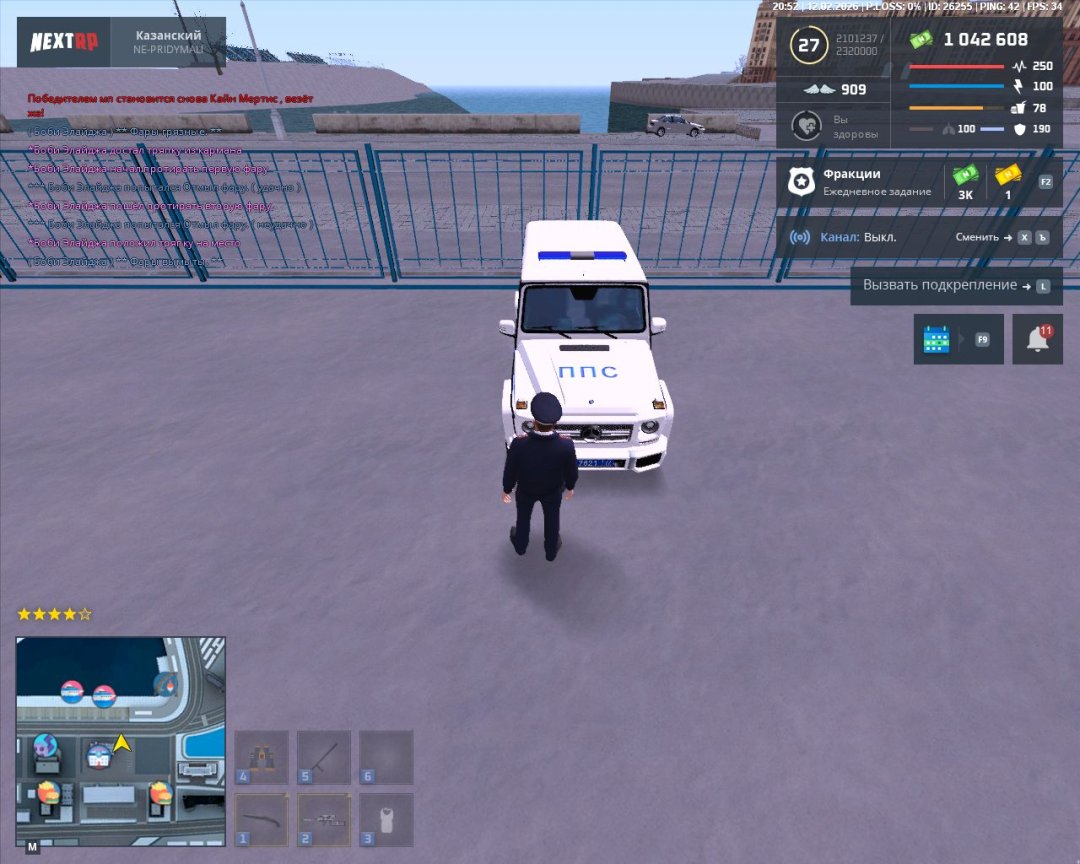This screenshot has height=864, width=1080.
Task: Click the globe marker on the minimap
Action: pos(47,746)
